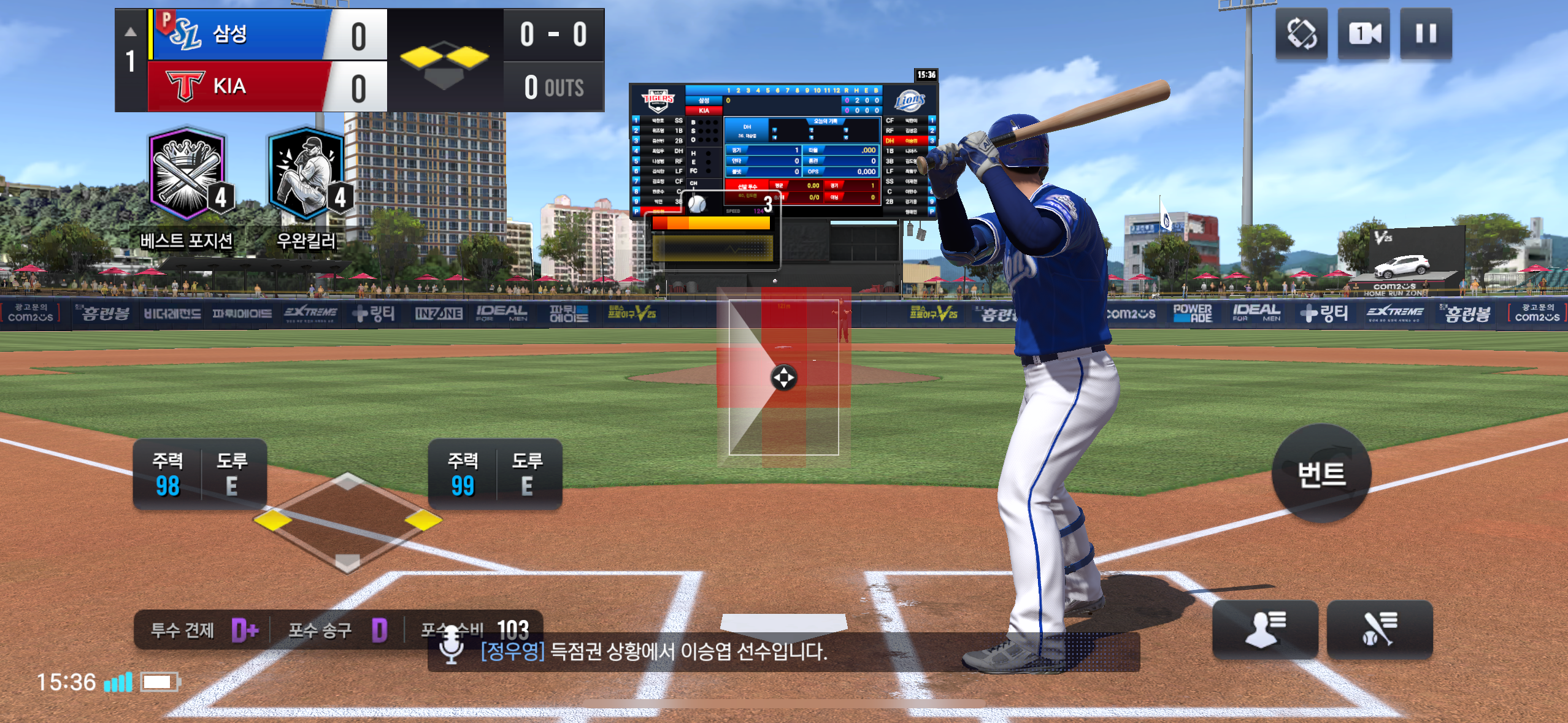Pause the game
This screenshot has height=723, width=1568.
point(1426,34)
